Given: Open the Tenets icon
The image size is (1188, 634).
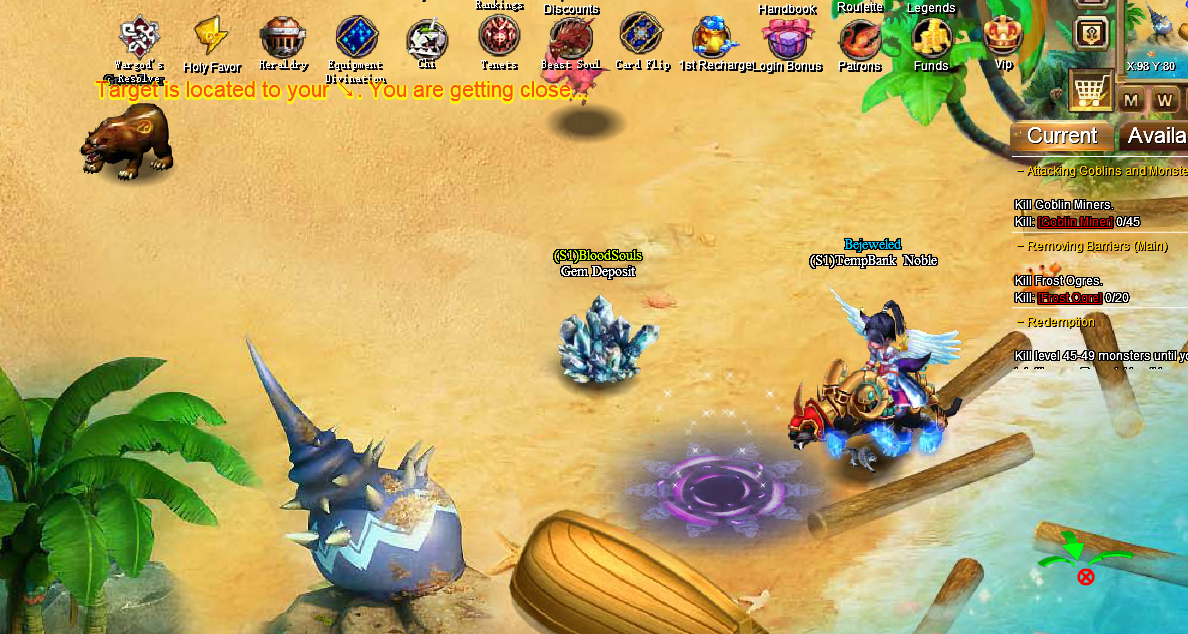Looking at the screenshot, I should tap(498, 37).
